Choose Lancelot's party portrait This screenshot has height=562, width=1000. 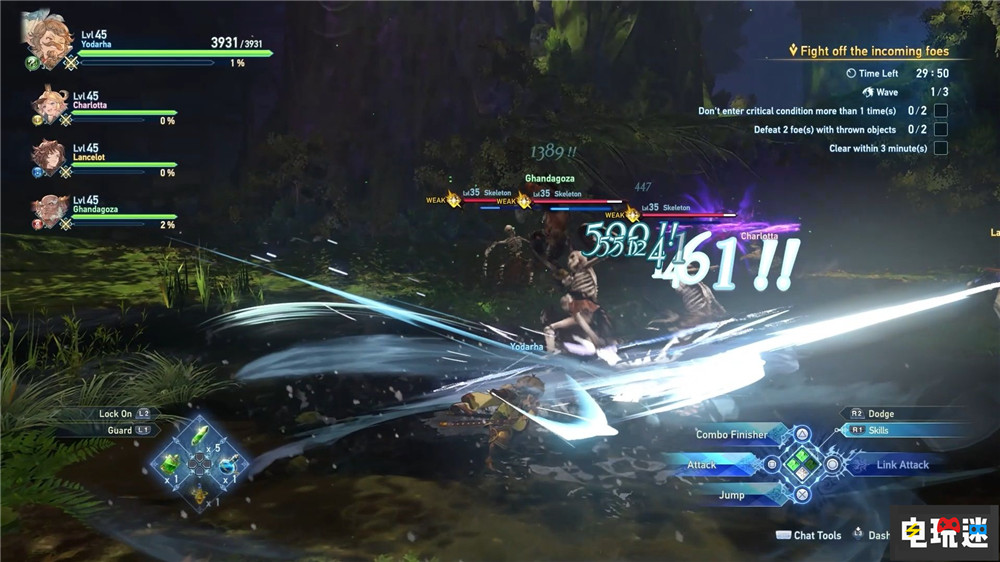click(x=50, y=158)
